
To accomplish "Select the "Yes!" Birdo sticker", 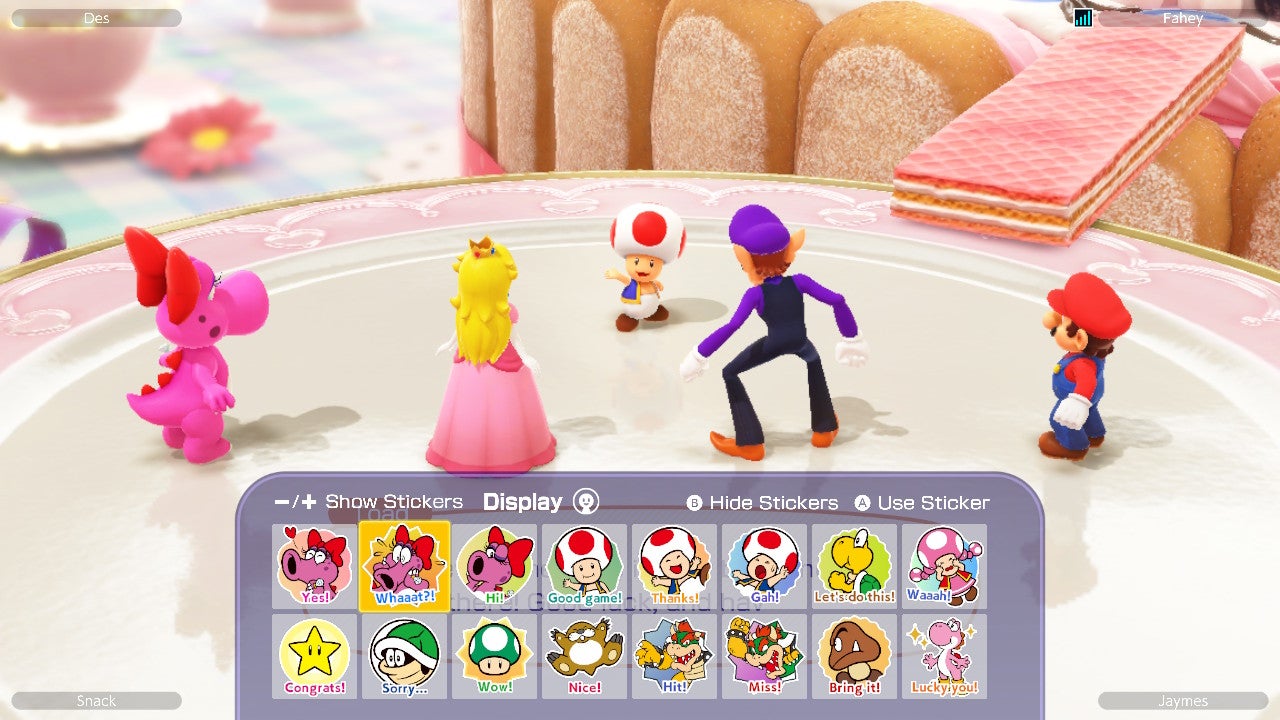I will click(314, 565).
